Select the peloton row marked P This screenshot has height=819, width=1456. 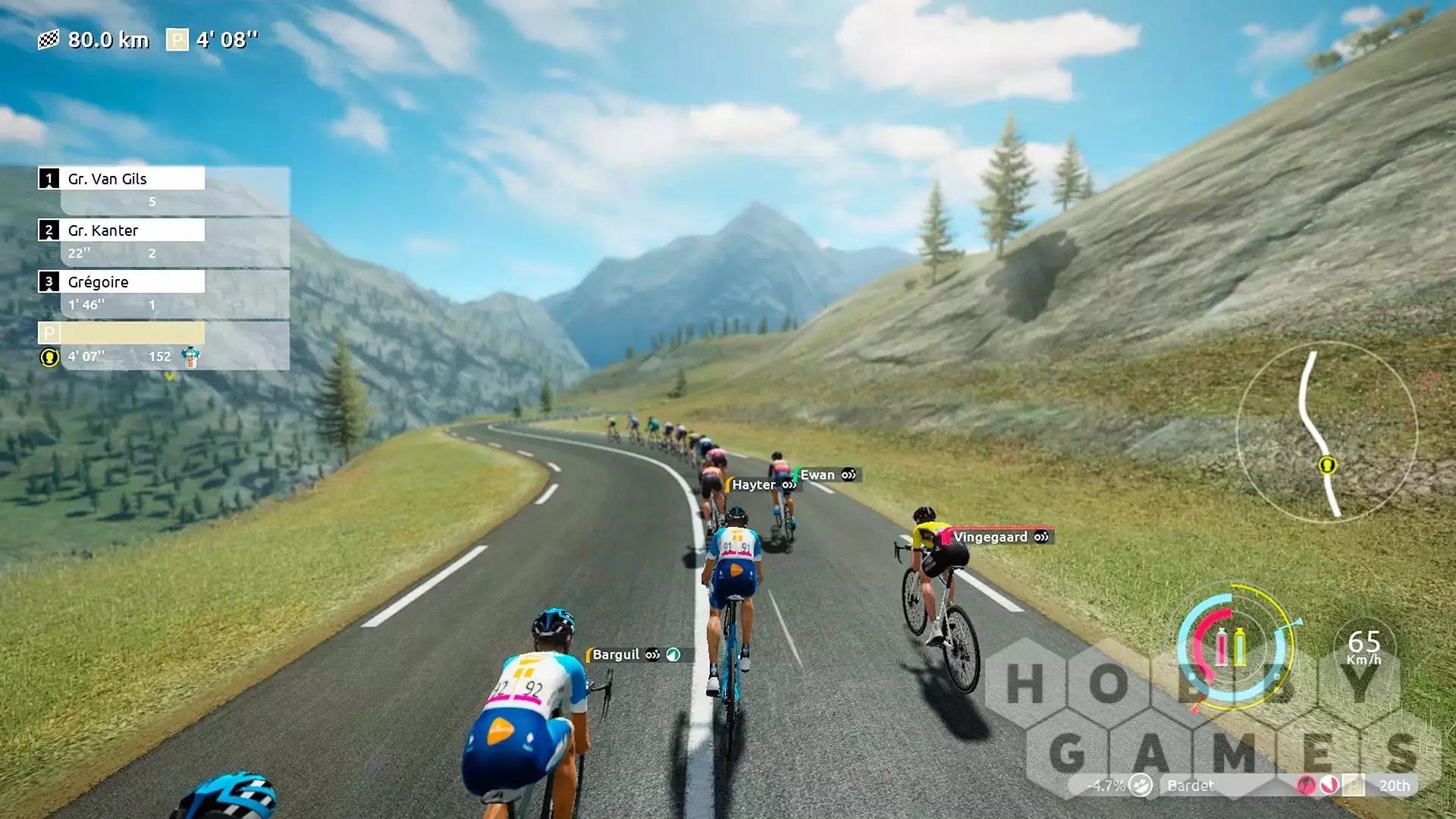(121, 333)
